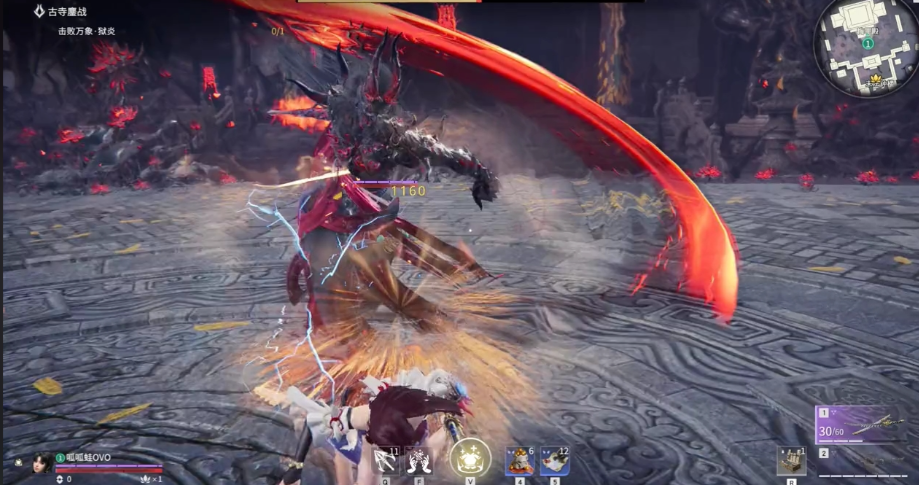Viewport: 919px width, 485px height.
Task: Use the consumable item with count 12
Action: [x=554, y=460]
